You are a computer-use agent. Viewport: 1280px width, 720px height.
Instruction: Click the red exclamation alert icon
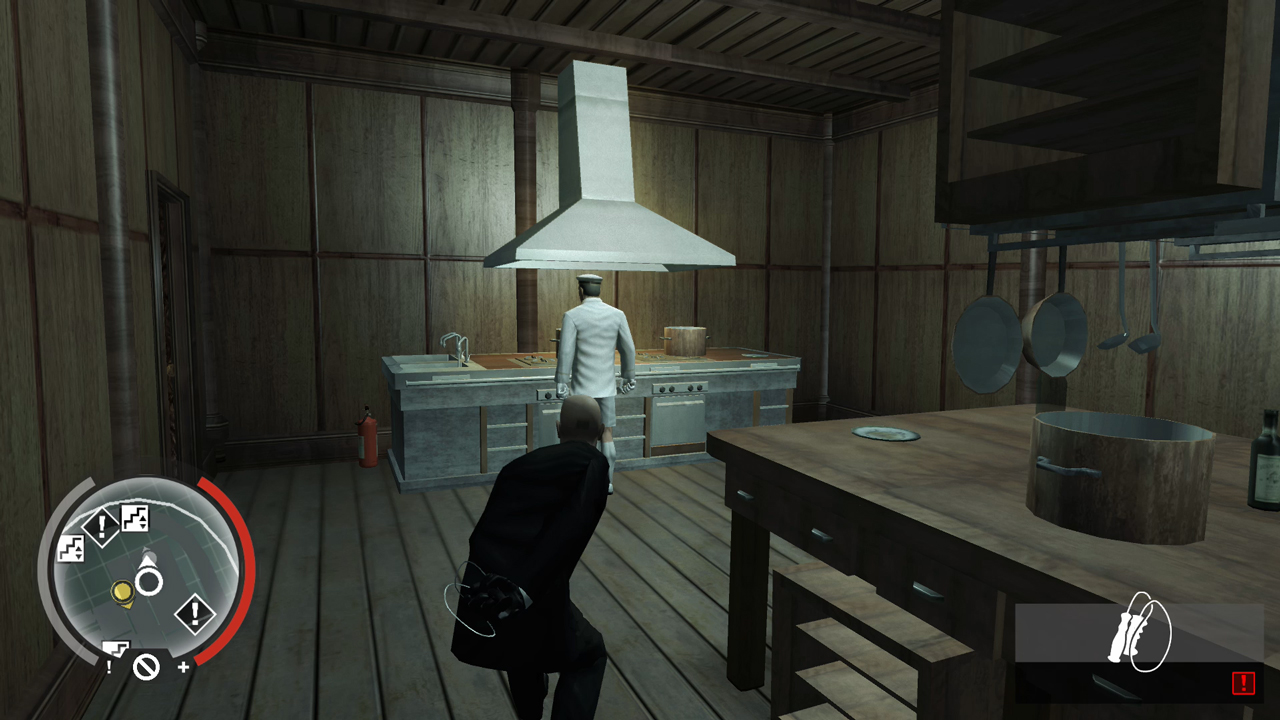coord(1243,684)
